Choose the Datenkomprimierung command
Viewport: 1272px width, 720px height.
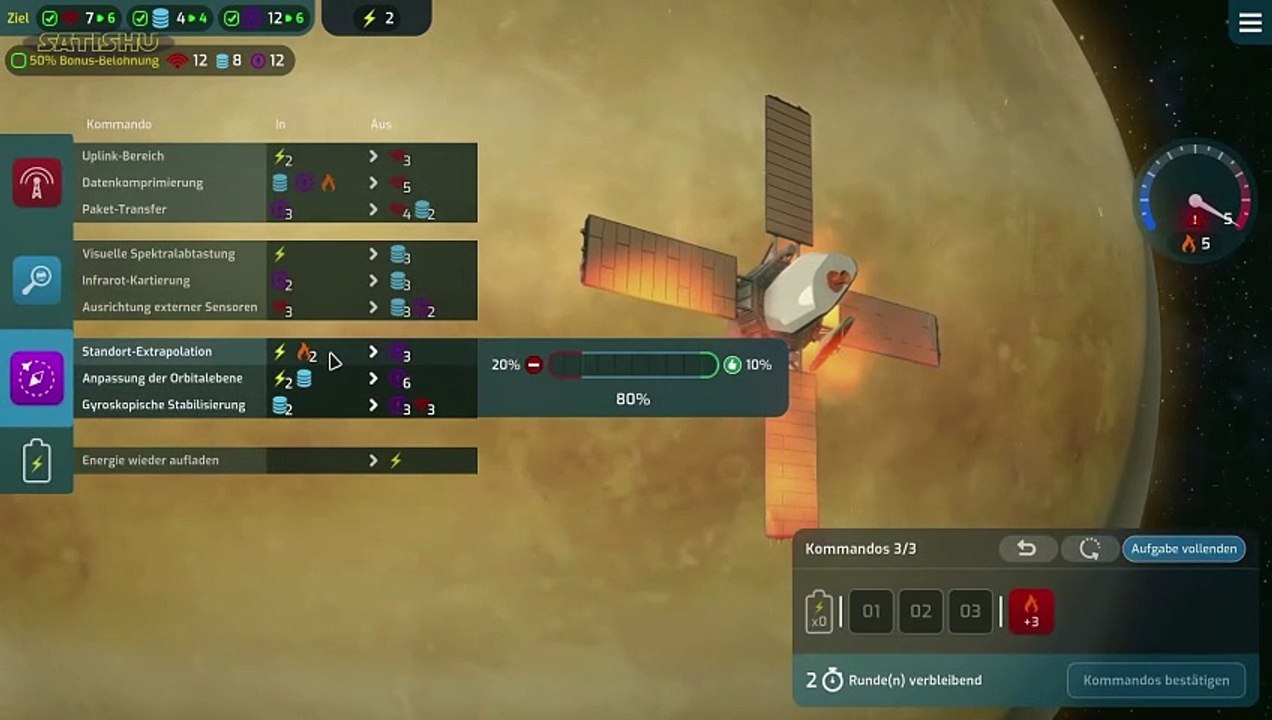(x=142, y=183)
